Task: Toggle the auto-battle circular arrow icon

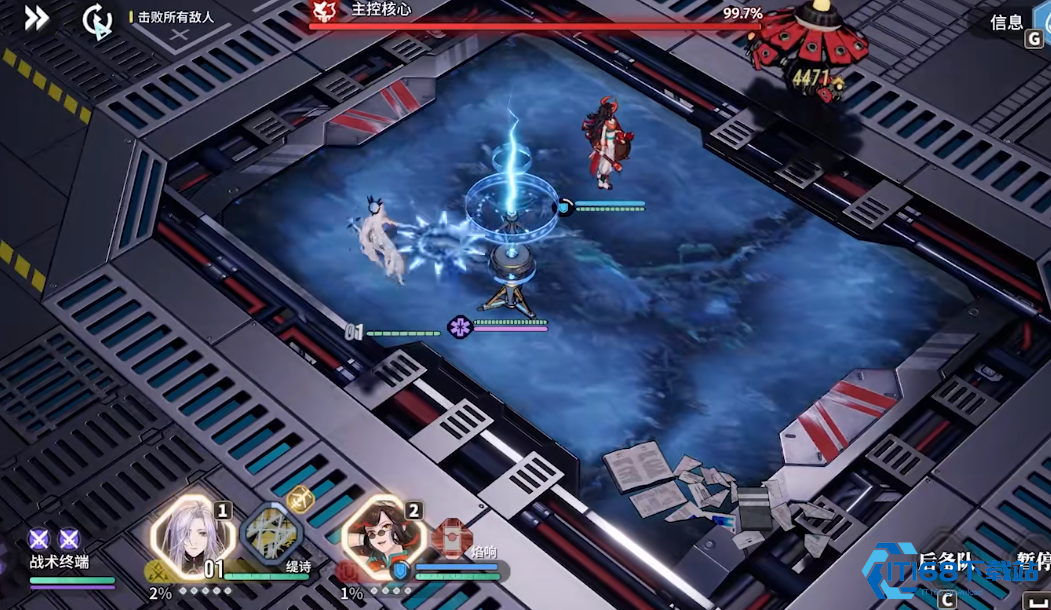Action: (x=97, y=20)
